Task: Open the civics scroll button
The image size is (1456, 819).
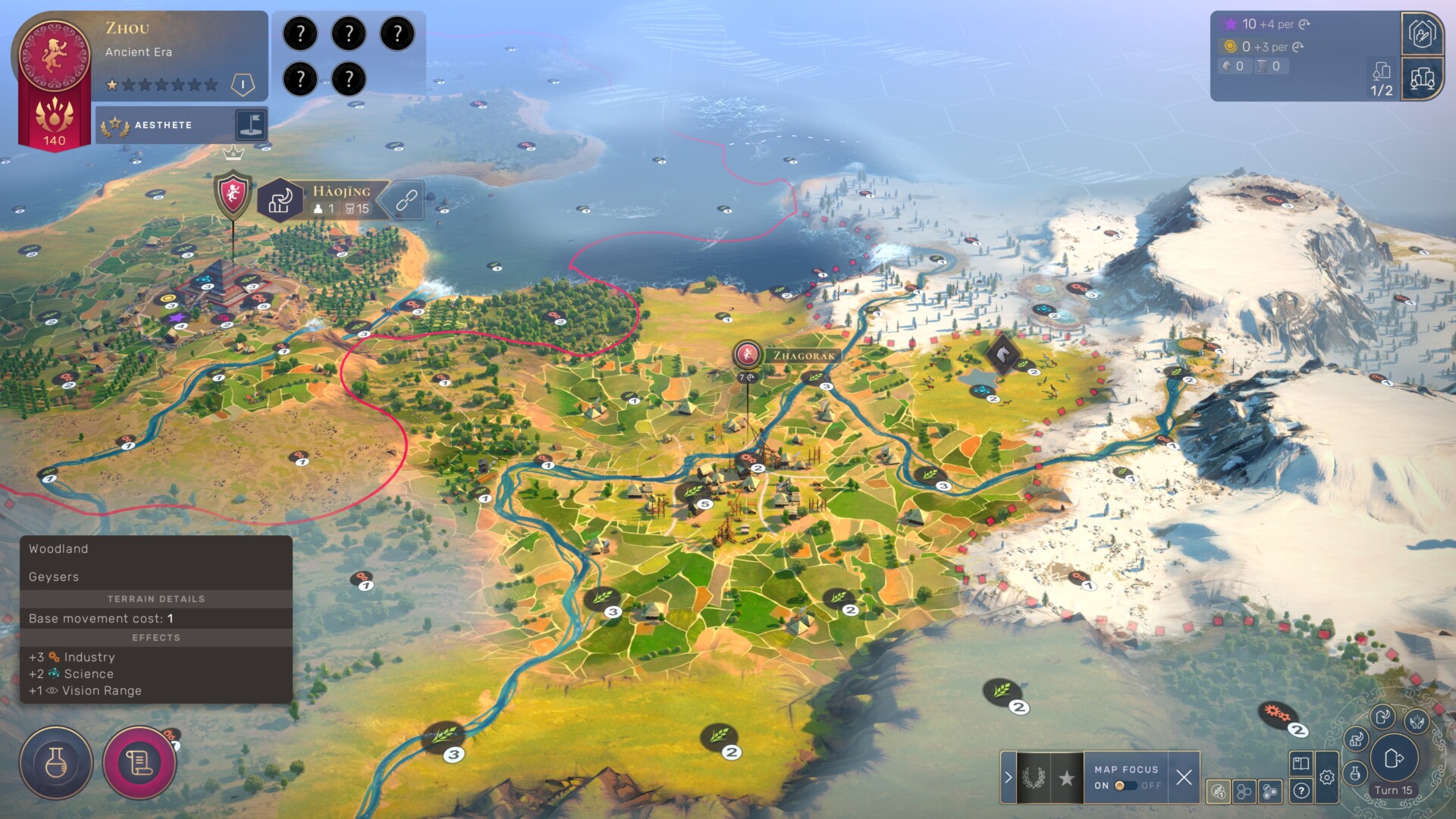Action: (140, 763)
